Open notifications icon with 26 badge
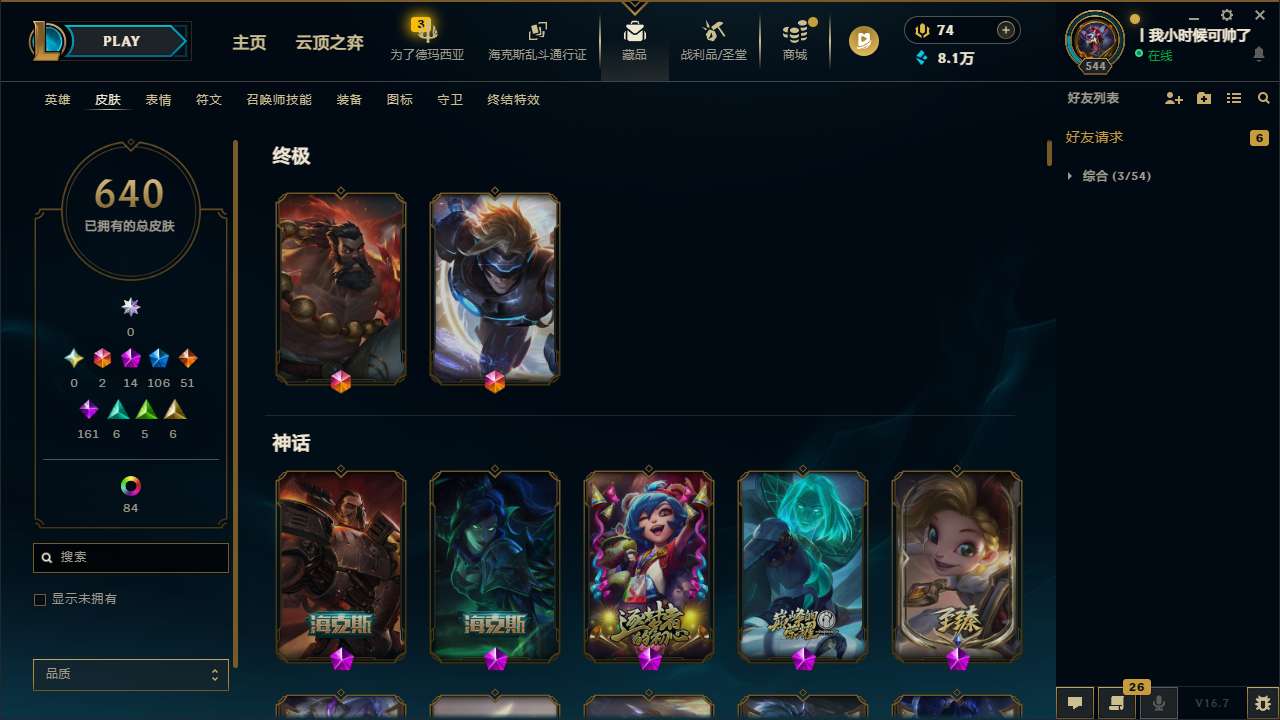Image resolution: width=1280 pixels, height=720 pixels. click(x=1117, y=703)
